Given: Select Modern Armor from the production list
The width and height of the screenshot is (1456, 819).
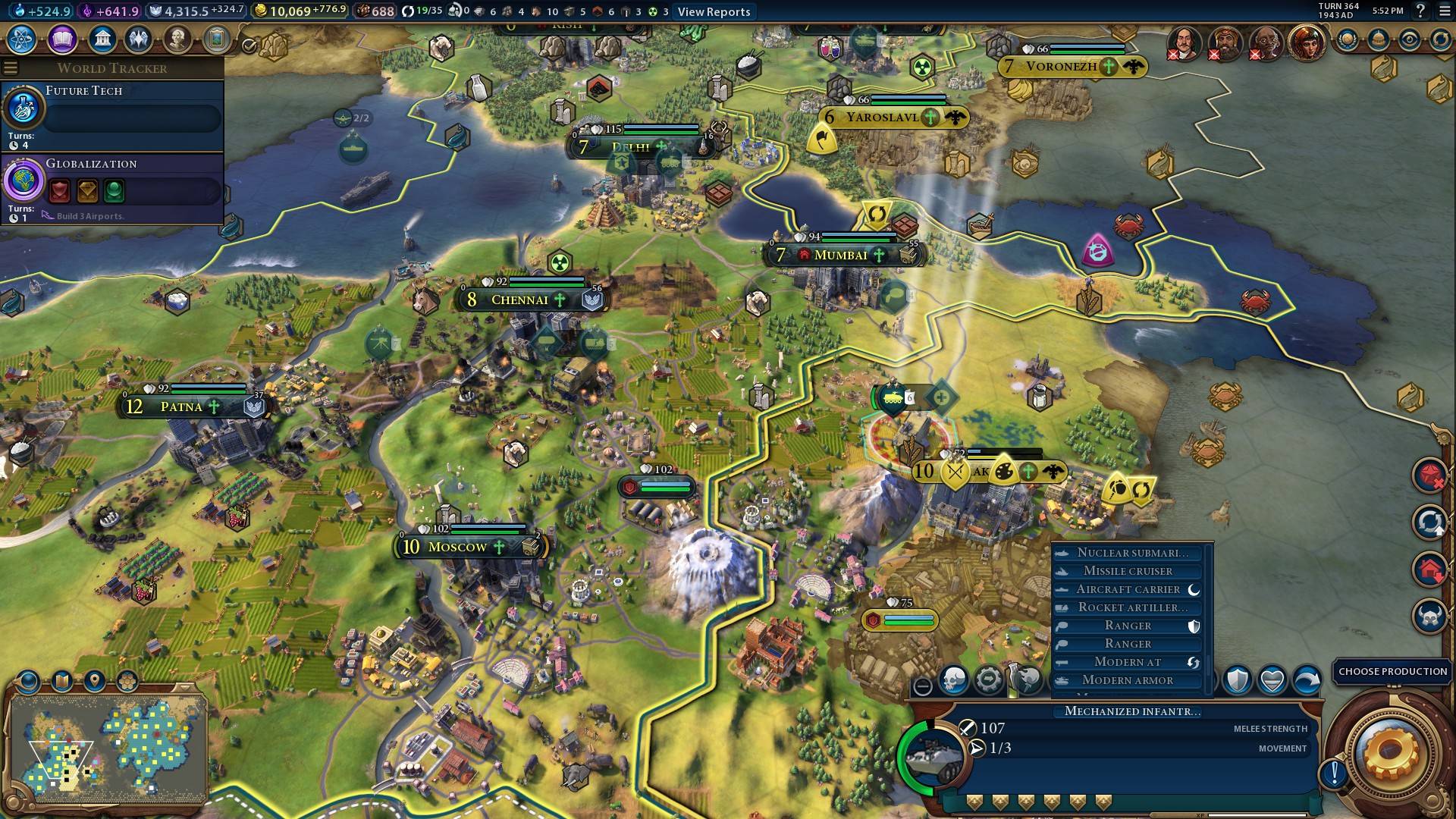Looking at the screenshot, I should pos(1128,680).
